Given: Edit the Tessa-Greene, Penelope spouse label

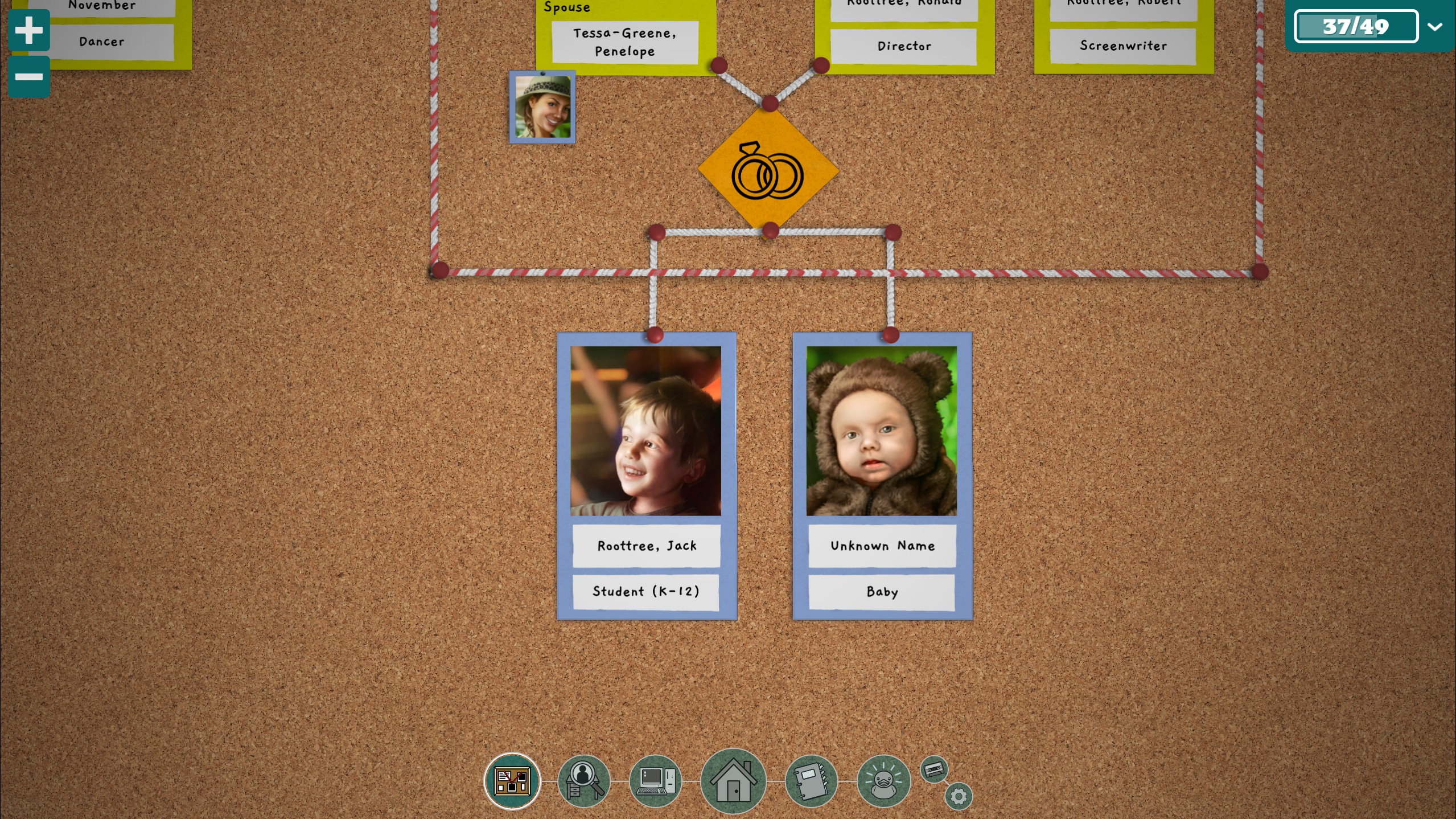Looking at the screenshot, I should [x=625, y=42].
